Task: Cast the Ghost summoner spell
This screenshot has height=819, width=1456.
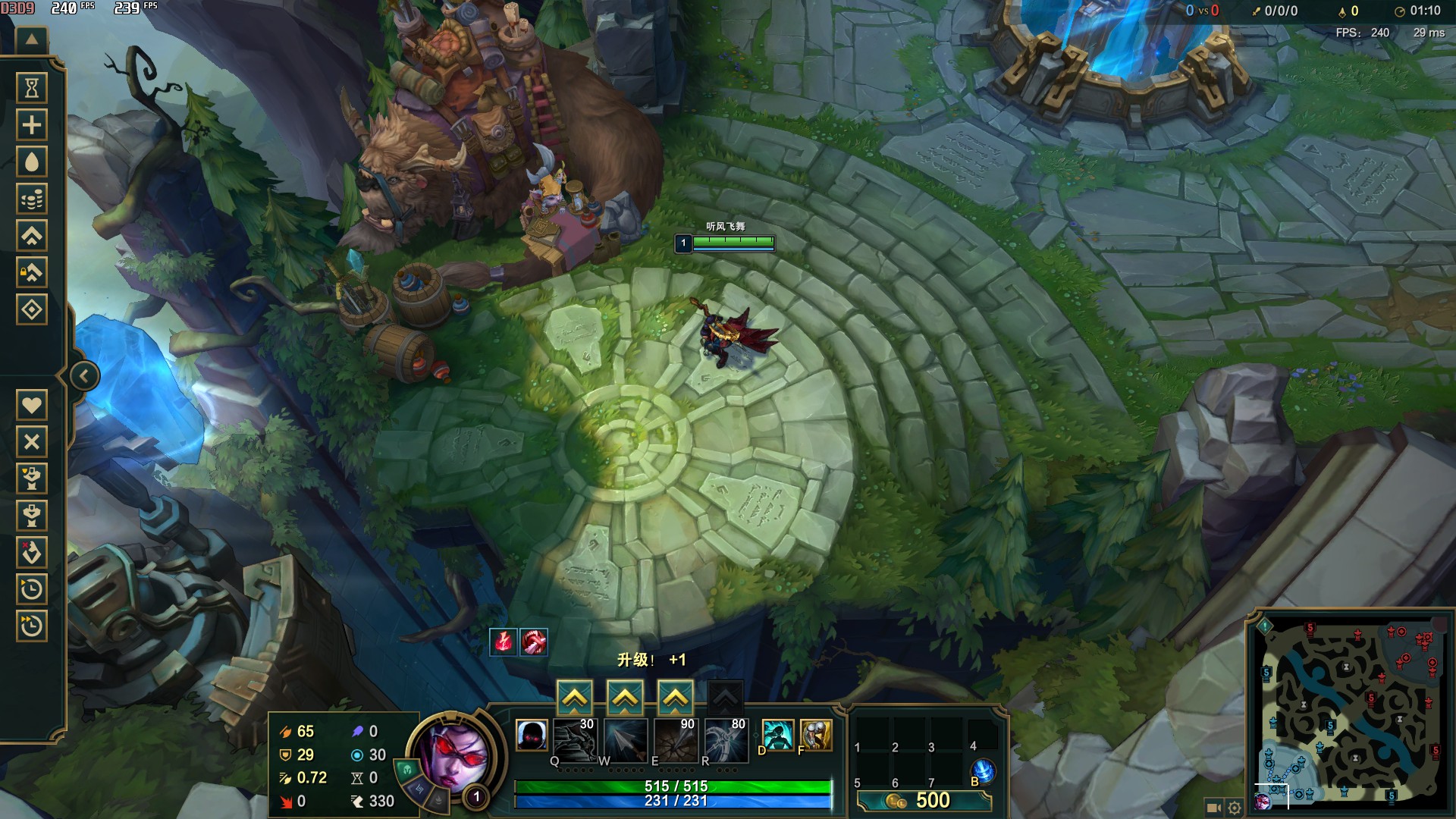Action: coord(778,735)
